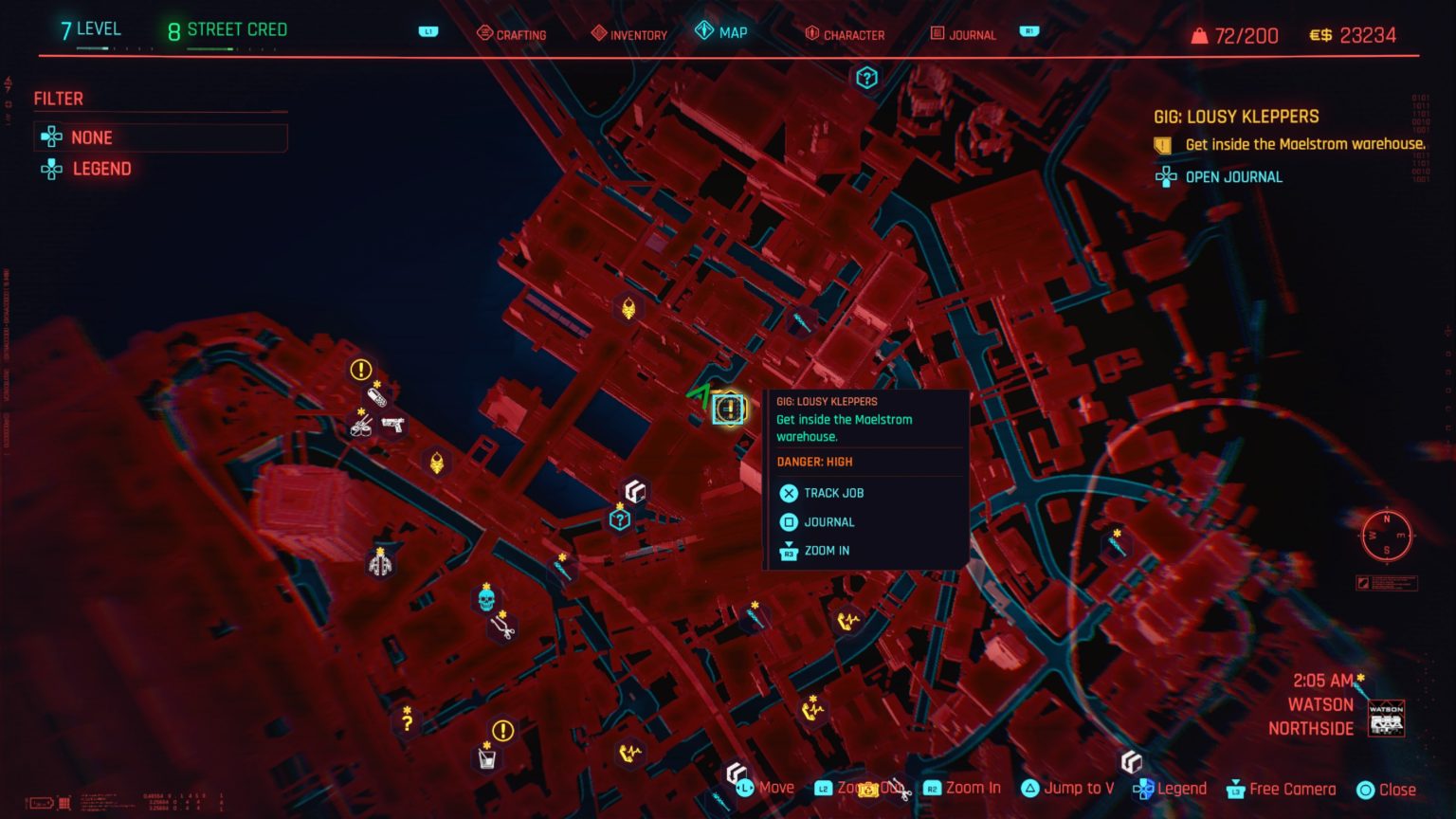Toggle Track Job for Lousy Kleppers

pos(824,493)
